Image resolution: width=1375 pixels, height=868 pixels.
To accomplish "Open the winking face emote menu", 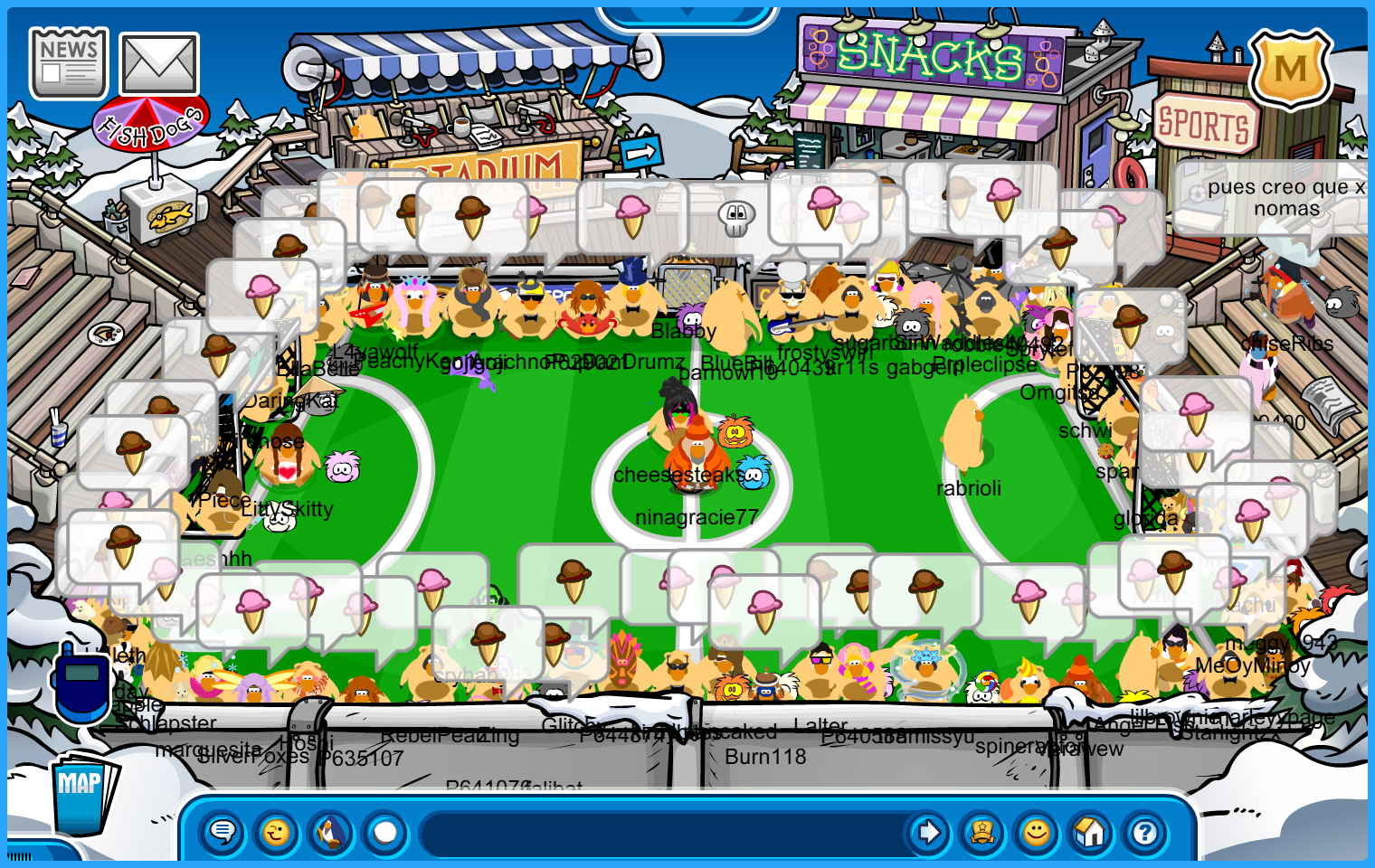I will point(277,832).
